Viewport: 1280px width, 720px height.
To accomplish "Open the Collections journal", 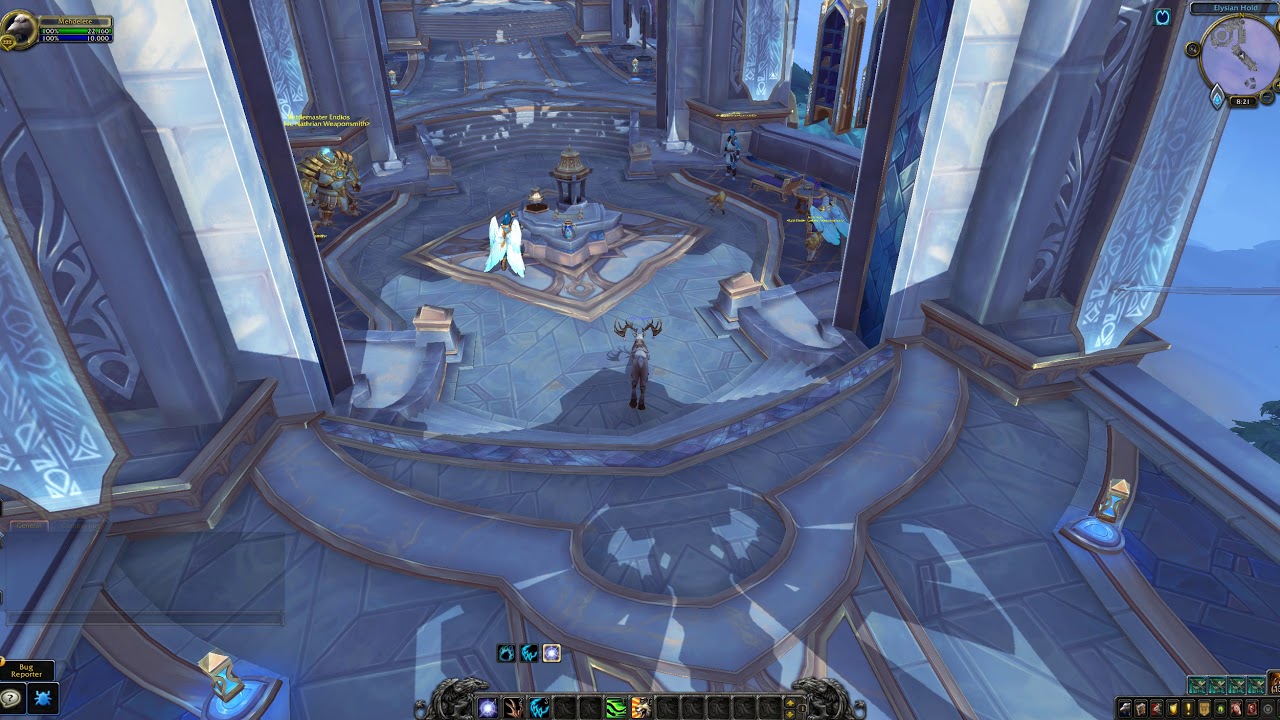I will coord(1235,707).
